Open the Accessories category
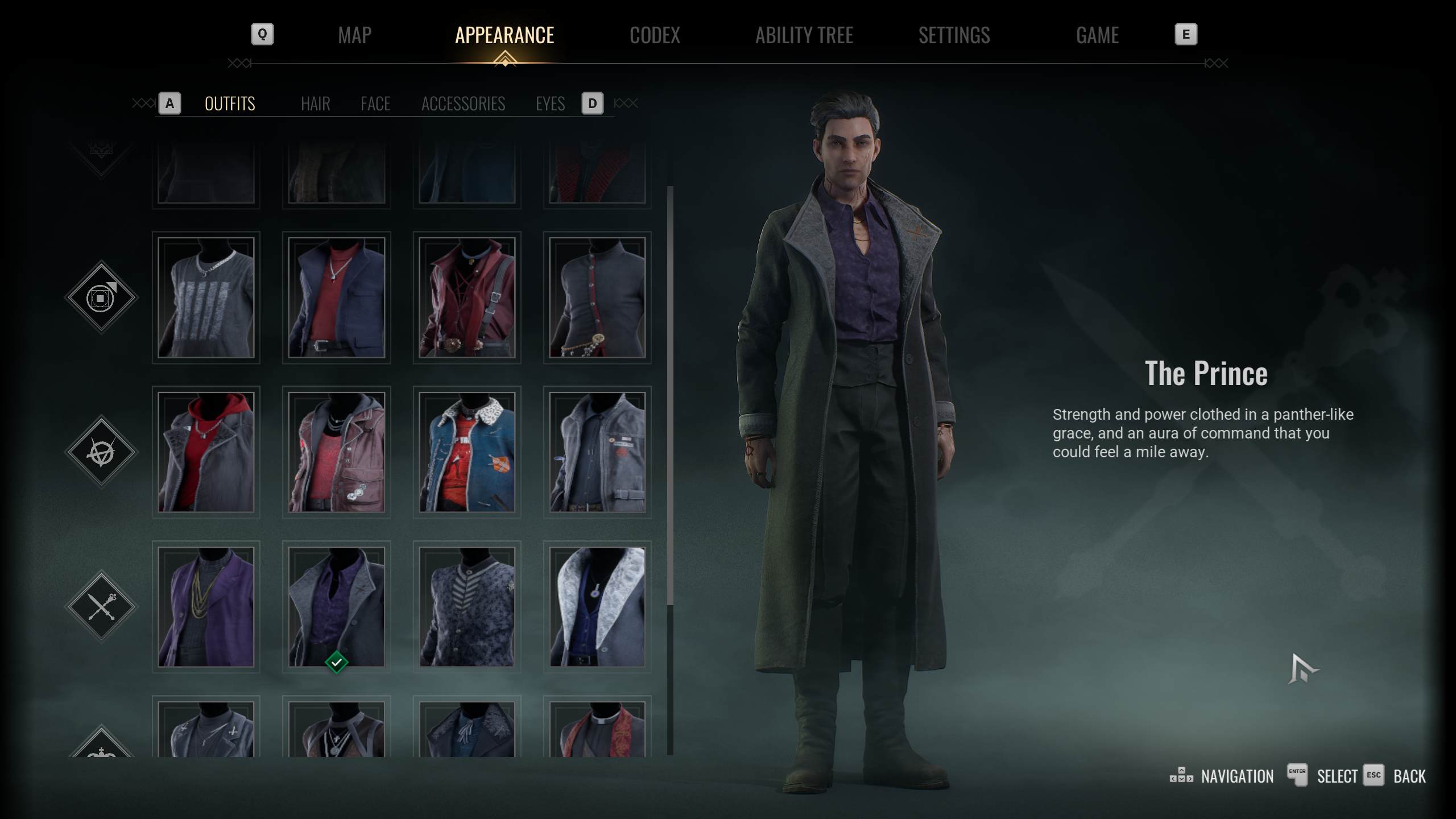The width and height of the screenshot is (1456, 819). pyautogui.click(x=463, y=104)
